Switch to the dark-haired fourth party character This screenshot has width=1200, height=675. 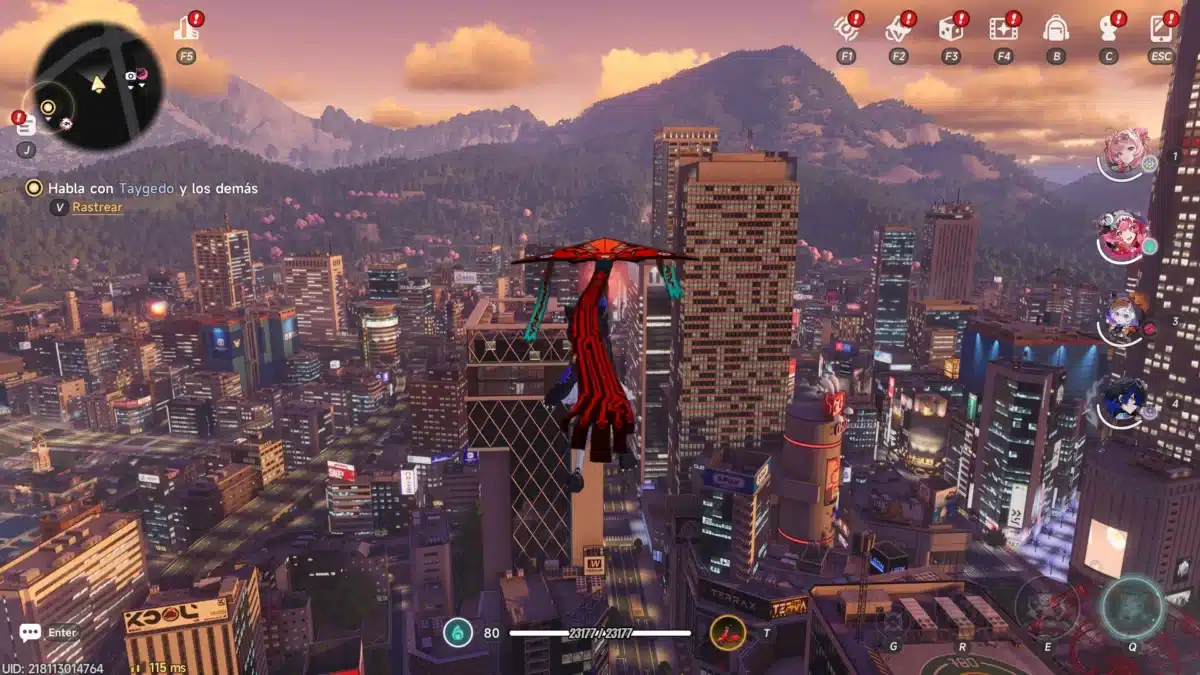point(1124,402)
